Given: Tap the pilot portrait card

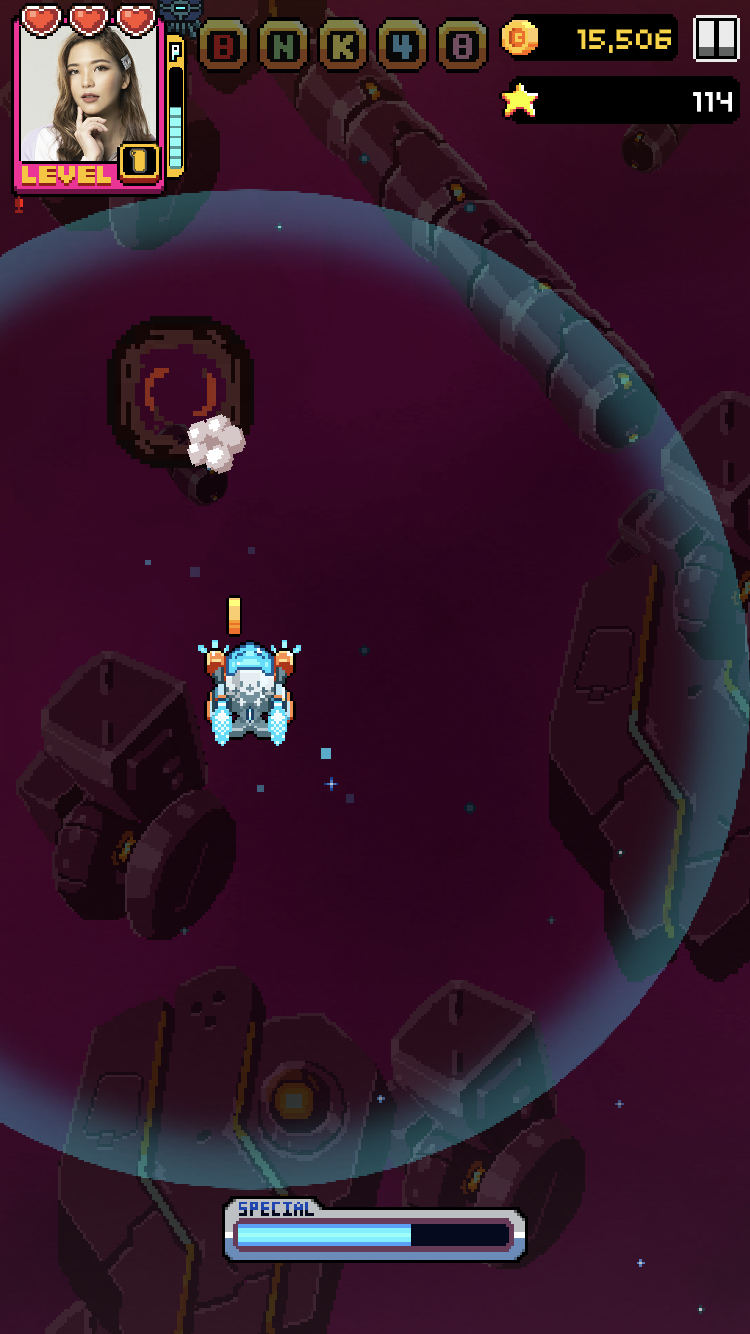Looking at the screenshot, I should pos(89,100).
